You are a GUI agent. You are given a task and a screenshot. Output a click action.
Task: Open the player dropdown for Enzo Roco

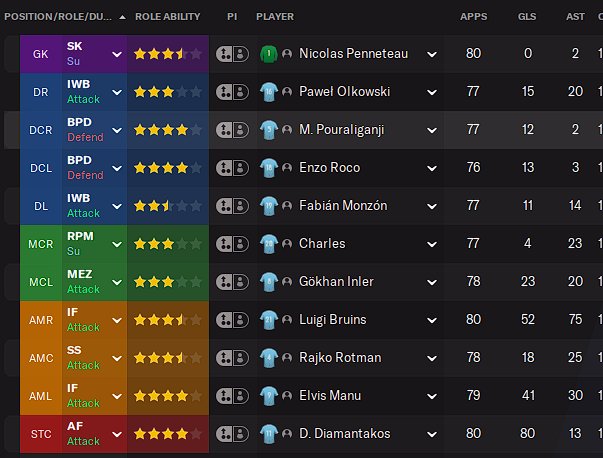pos(432,168)
